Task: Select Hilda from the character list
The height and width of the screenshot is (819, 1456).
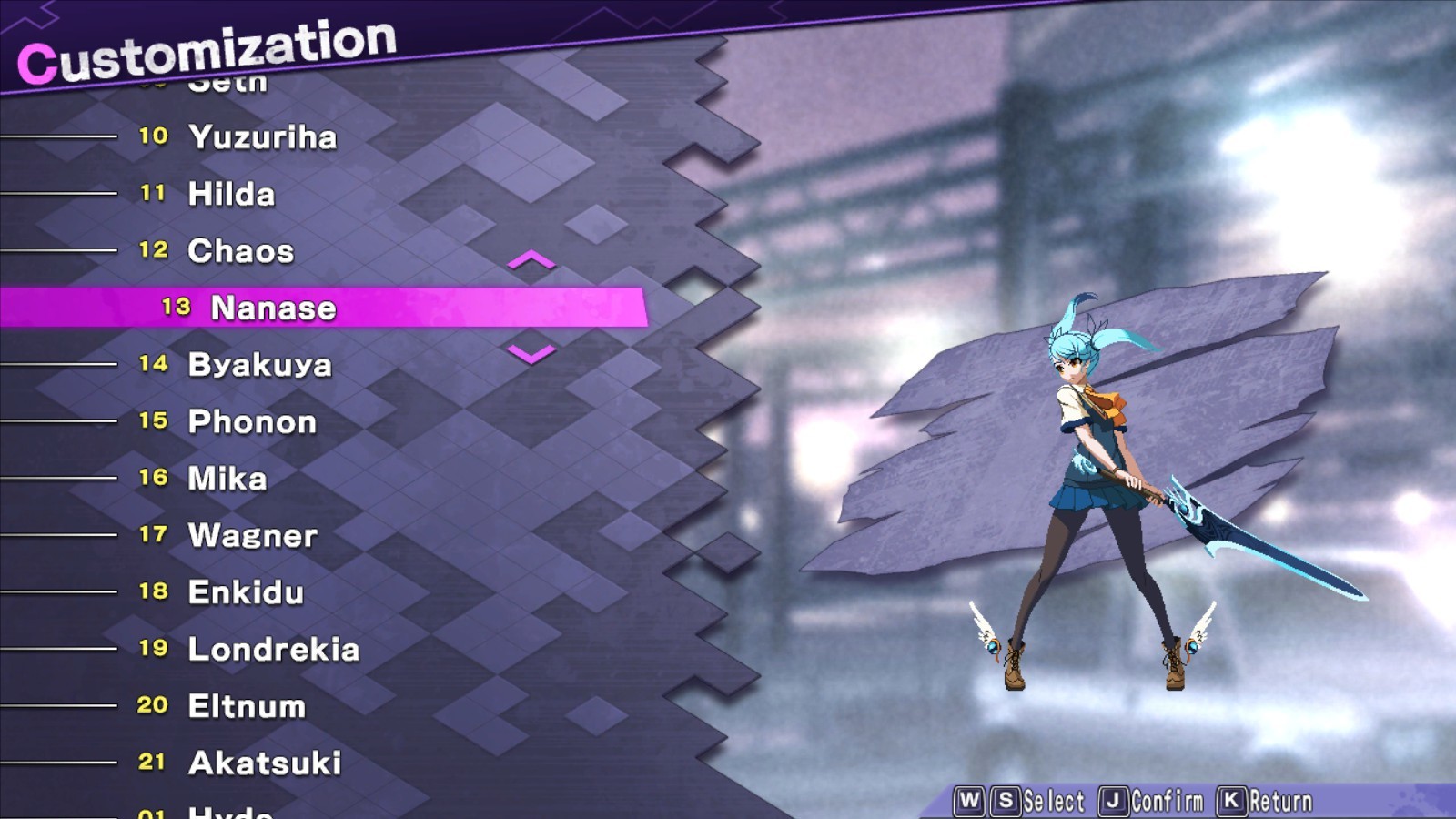Action: (230, 194)
